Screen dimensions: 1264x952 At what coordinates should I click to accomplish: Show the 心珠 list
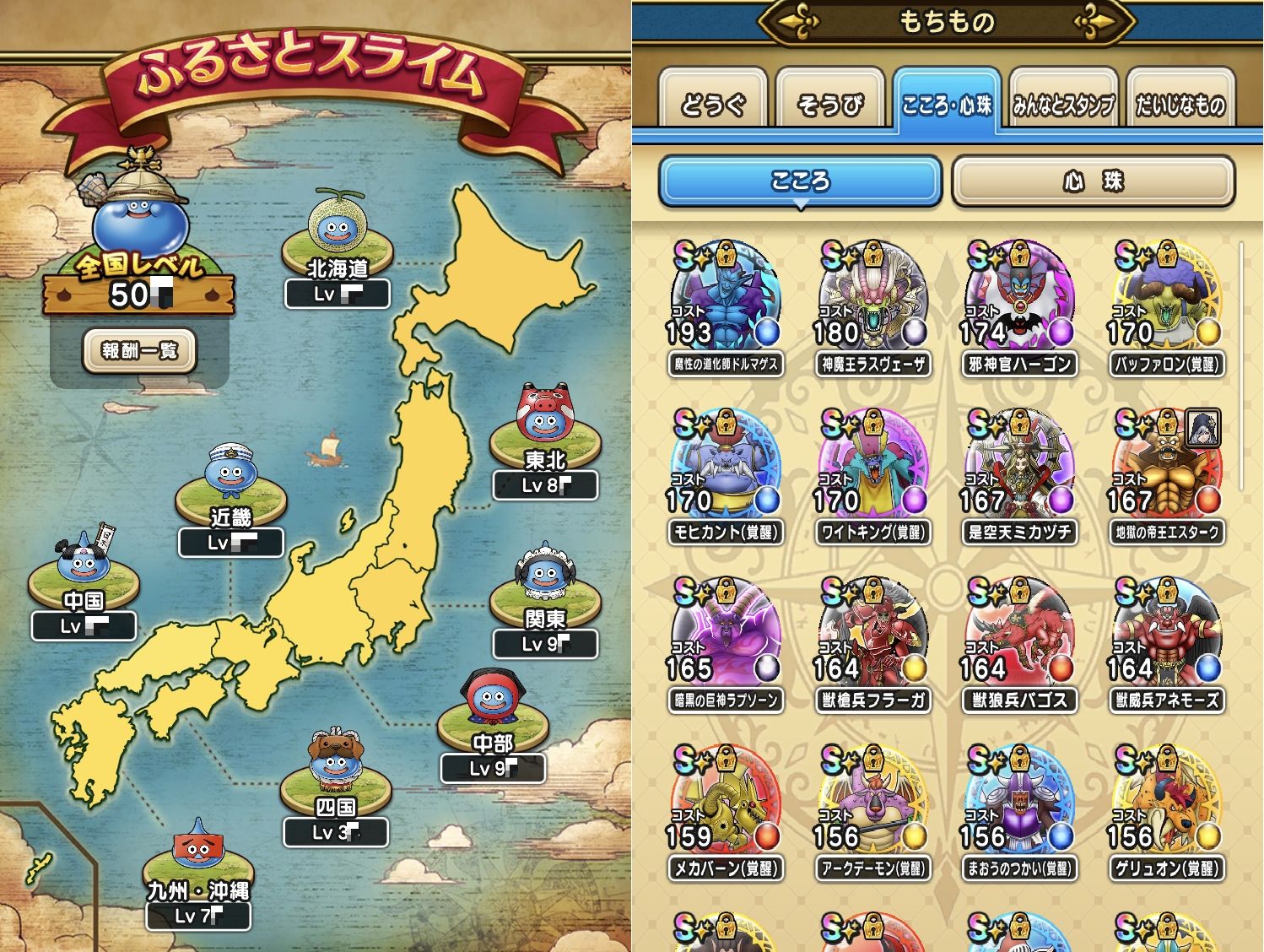pyautogui.click(x=1093, y=181)
